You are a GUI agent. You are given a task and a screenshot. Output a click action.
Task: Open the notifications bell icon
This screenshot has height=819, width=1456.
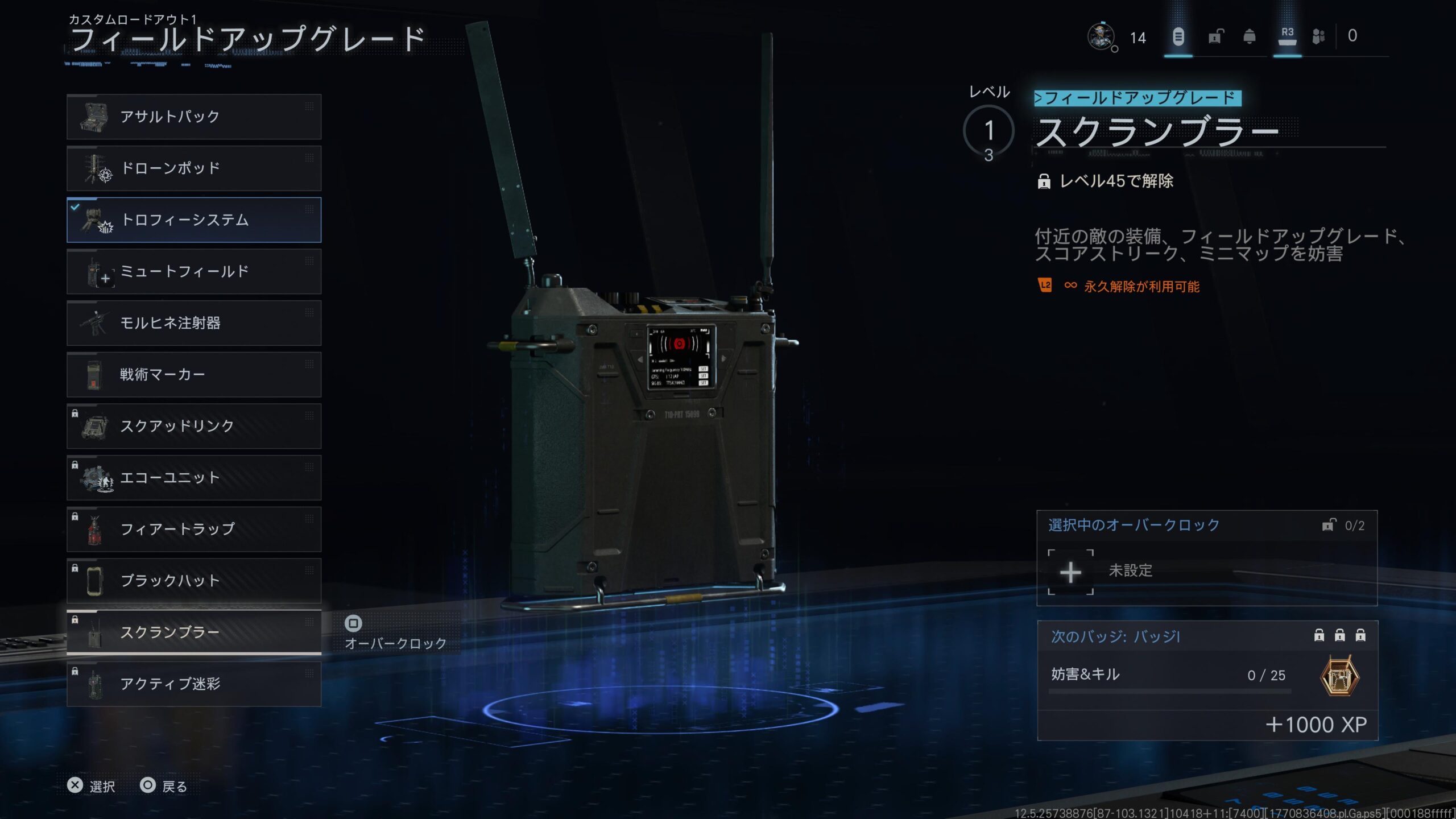pos(1250,37)
